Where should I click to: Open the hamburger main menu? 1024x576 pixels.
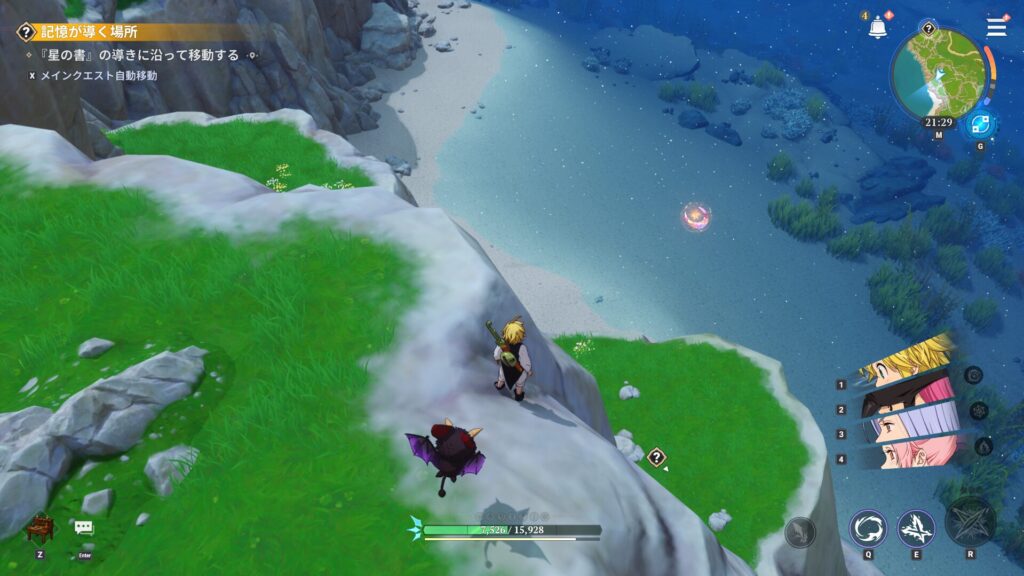(996, 27)
